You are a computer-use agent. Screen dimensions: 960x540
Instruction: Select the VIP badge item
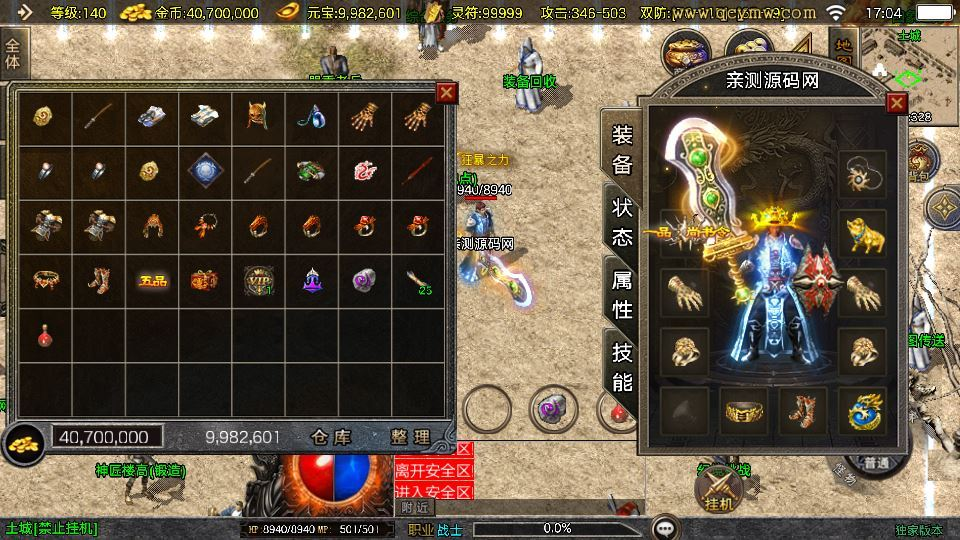[x=258, y=280]
